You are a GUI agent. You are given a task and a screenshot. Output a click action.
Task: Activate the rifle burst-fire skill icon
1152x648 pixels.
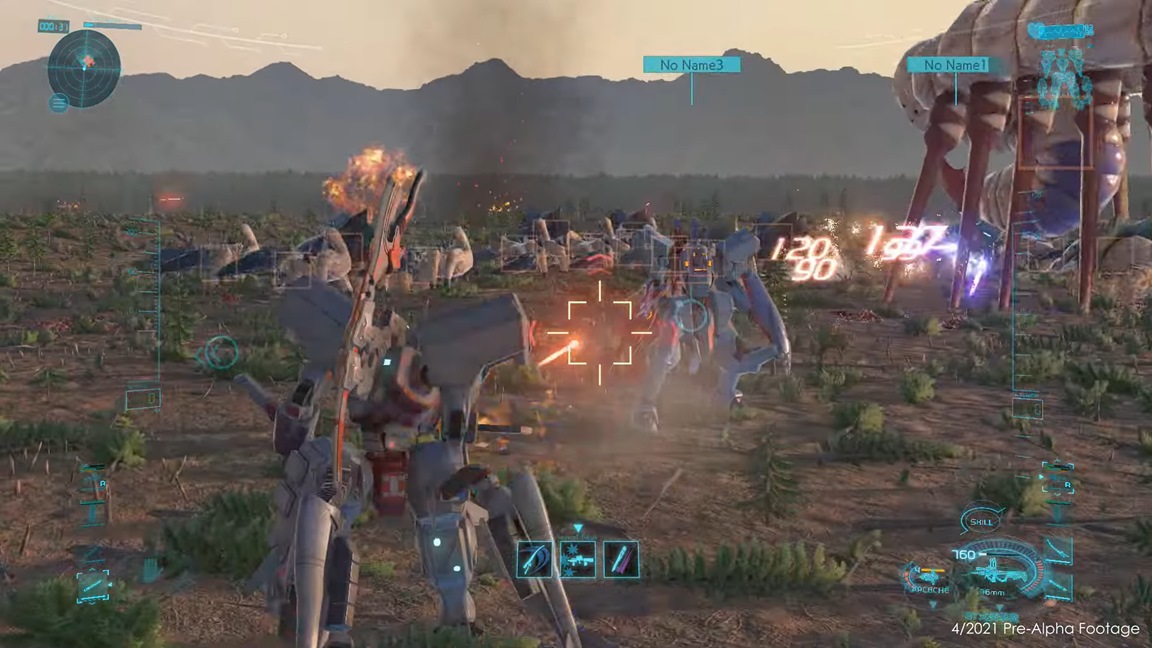[578, 559]
